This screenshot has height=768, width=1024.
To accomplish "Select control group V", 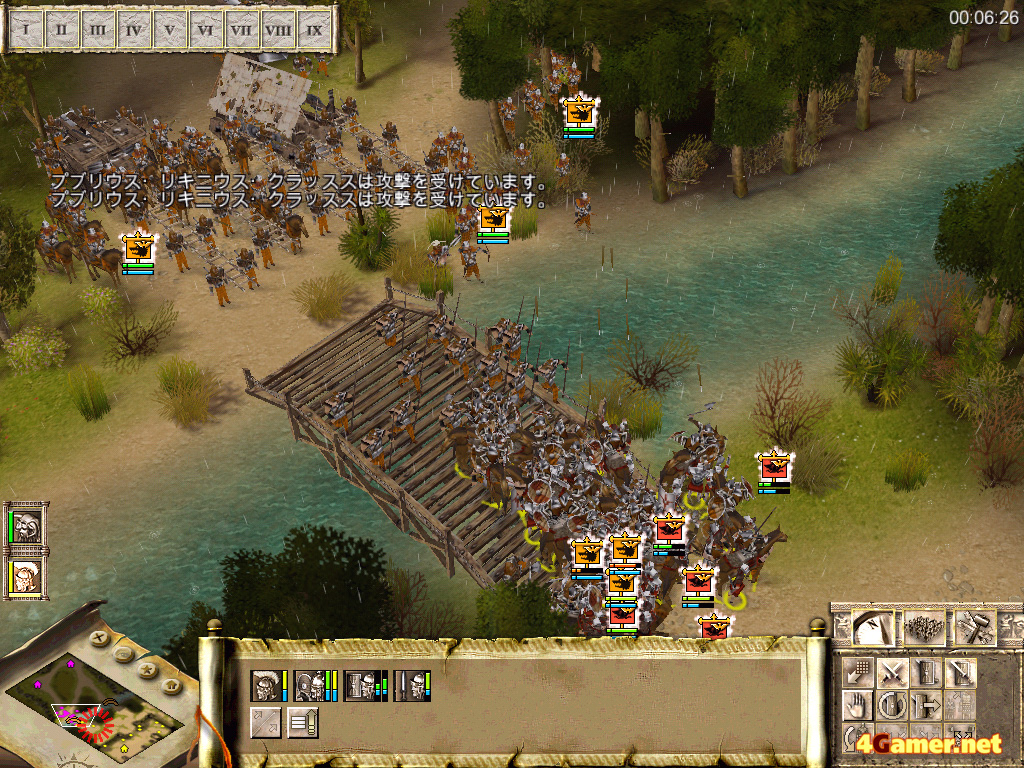I will tap(170, 30).
